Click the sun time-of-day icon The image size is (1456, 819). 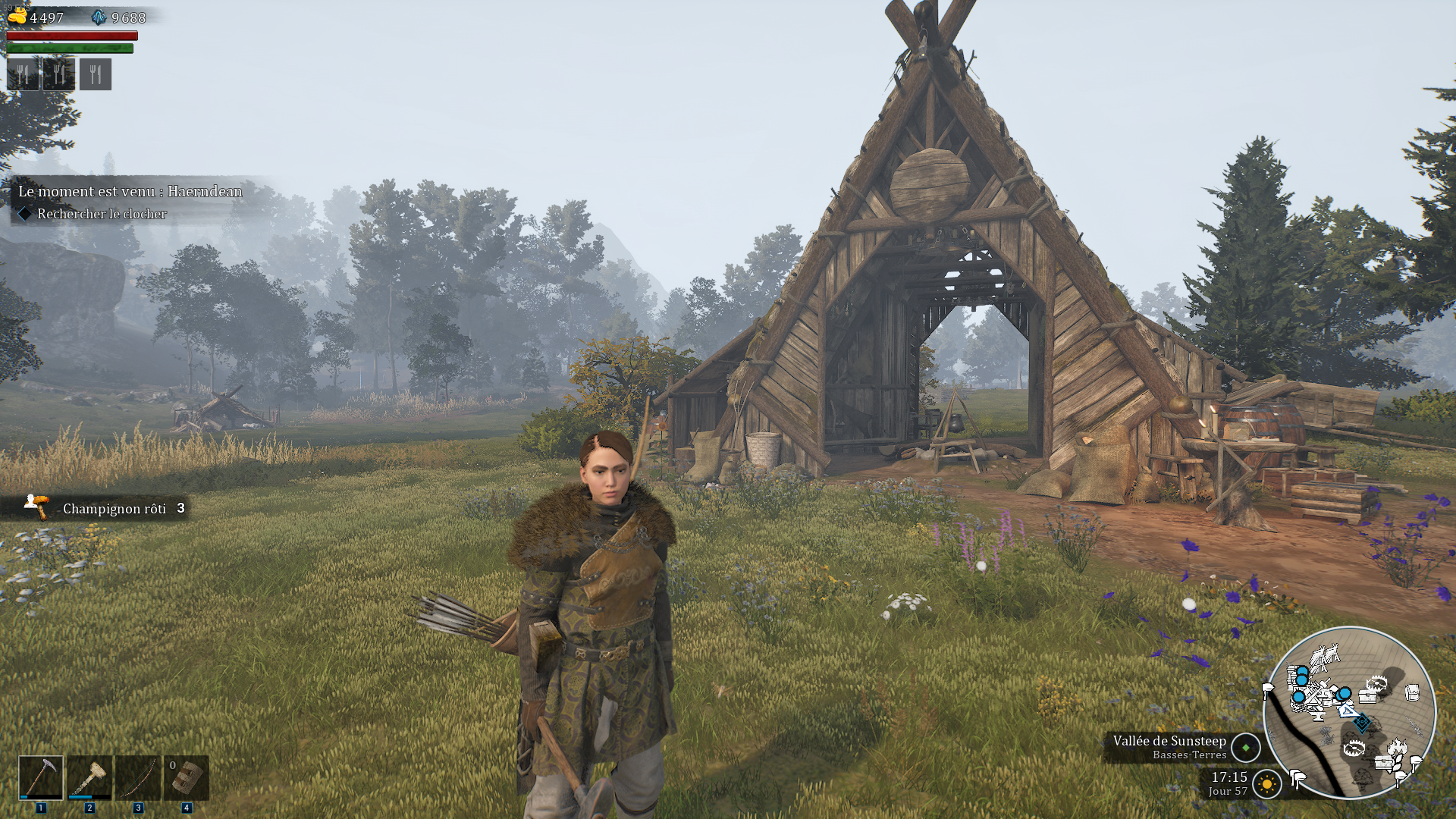click(x=1267, y=783)
